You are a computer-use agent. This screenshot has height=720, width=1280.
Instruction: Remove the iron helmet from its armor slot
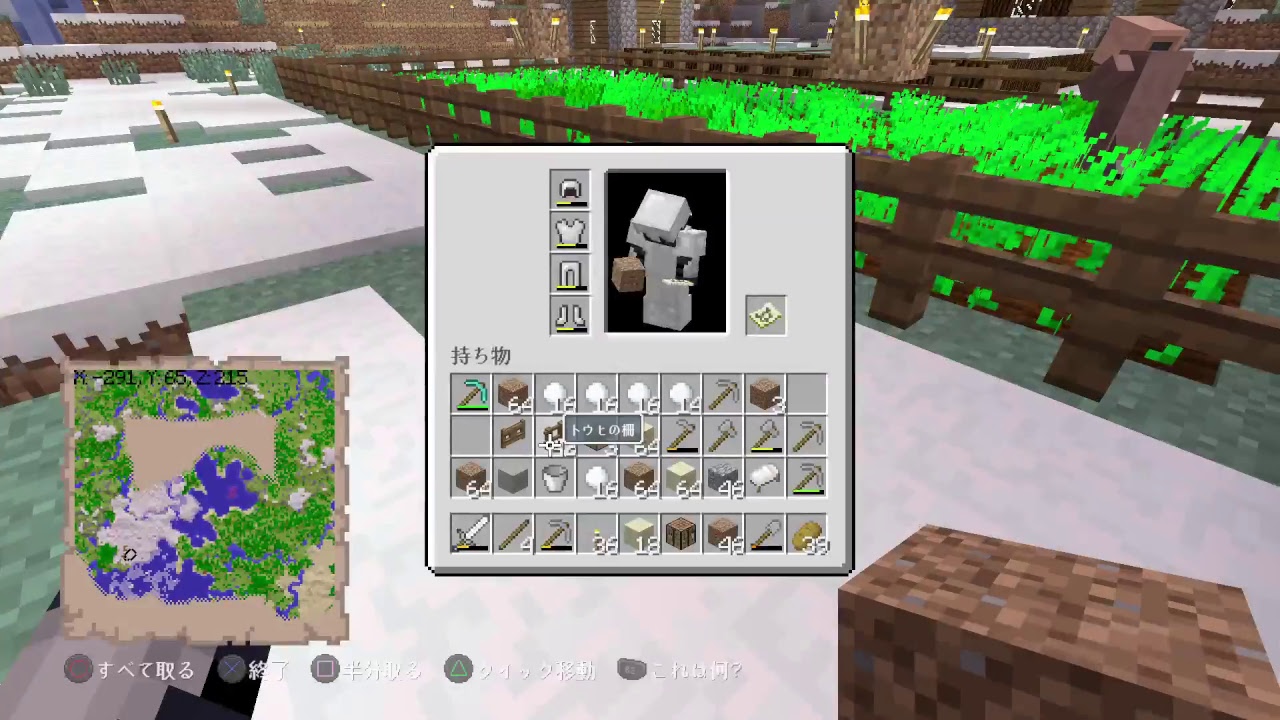pos(569,189)
